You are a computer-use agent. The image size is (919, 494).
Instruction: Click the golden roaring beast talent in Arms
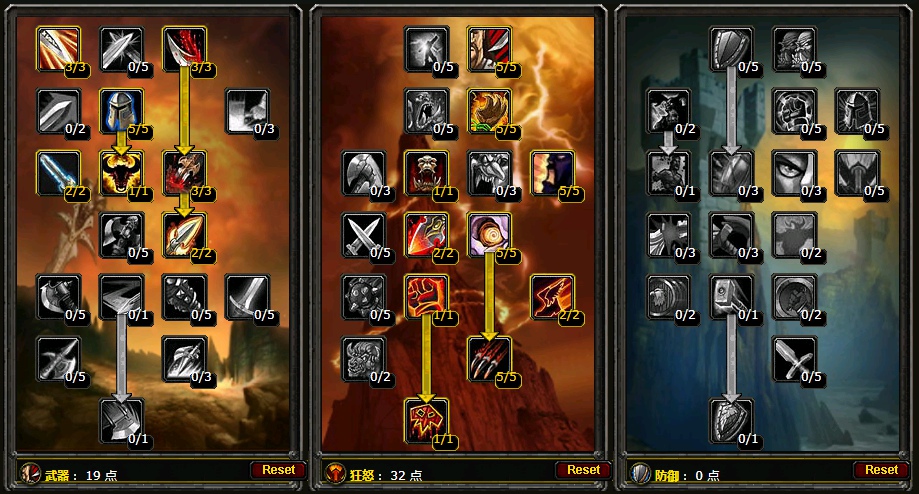(122, 173)
